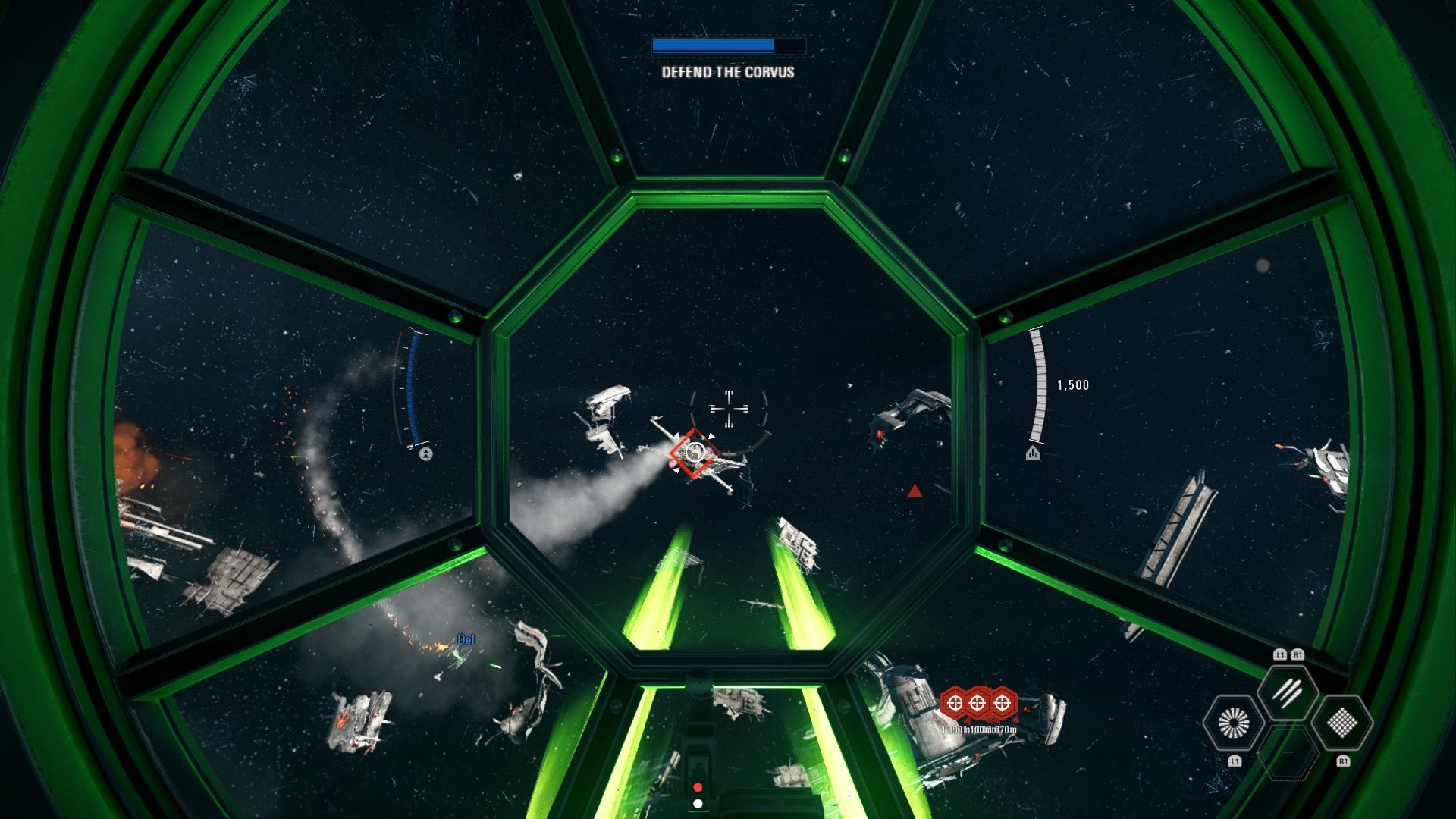1456x819 pixels.
Task: Activate the triple-laser barrage ability hexagon
Action: click(1287, 694)
